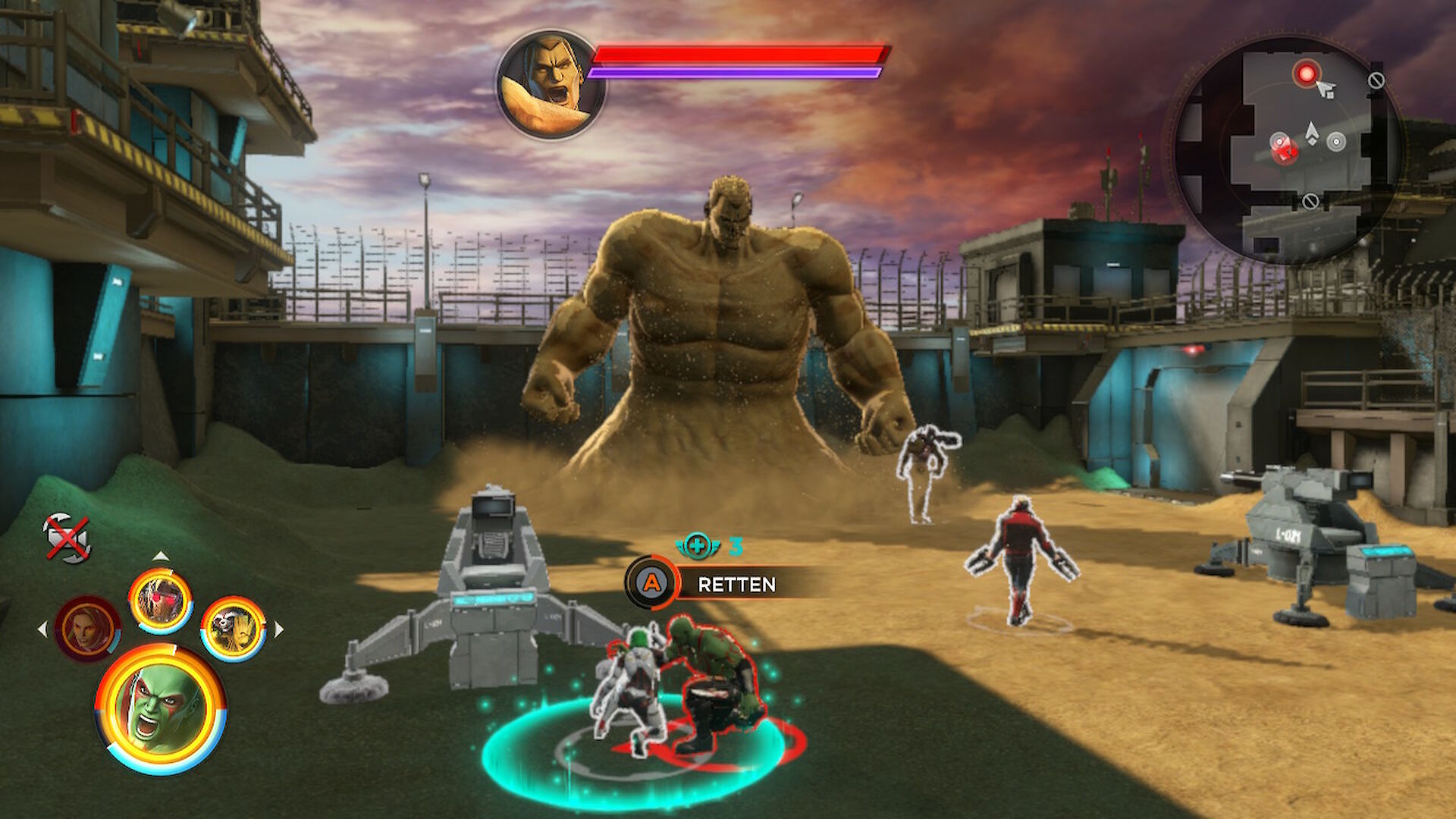Click the crossed-out icon above the portraits

click(x=67, y=538)
